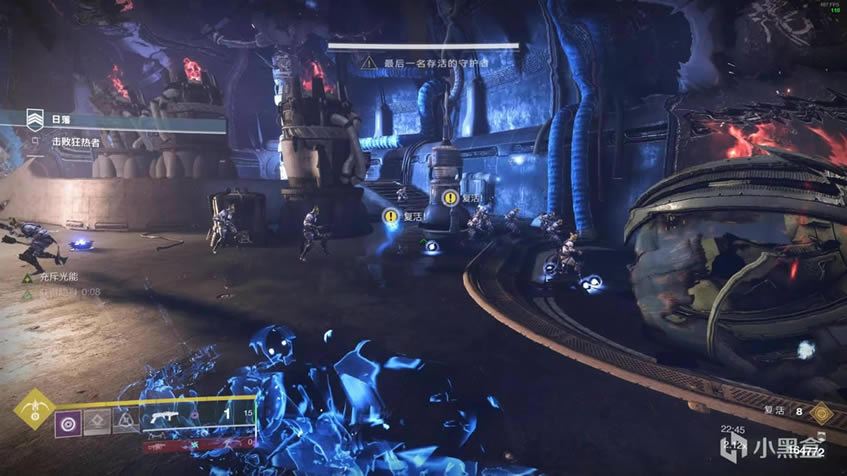Click the gold revive token diamond icon

pyautogui.click(x=822, y=410)
